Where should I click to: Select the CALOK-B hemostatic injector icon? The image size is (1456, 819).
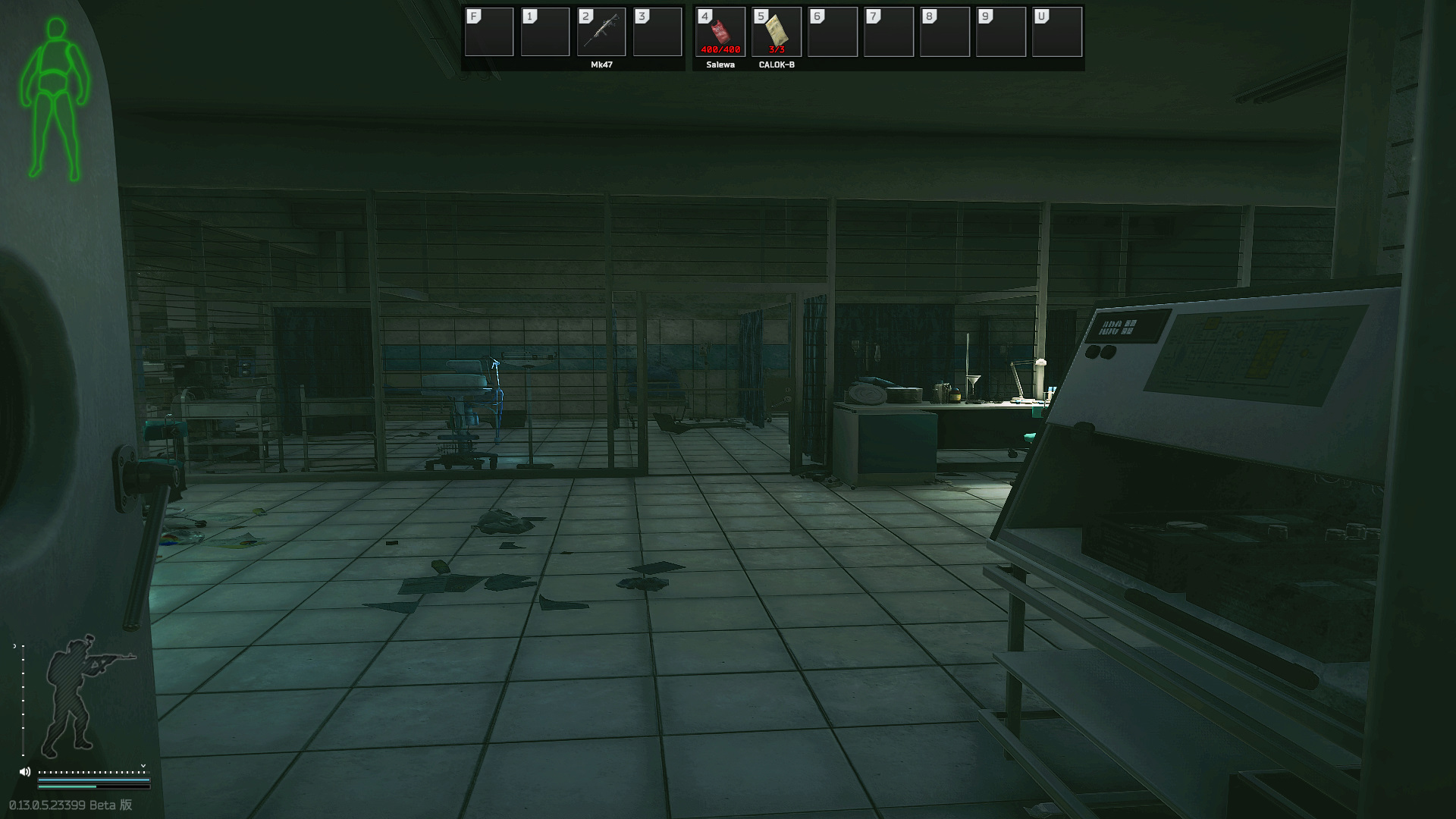click(776, 29)
